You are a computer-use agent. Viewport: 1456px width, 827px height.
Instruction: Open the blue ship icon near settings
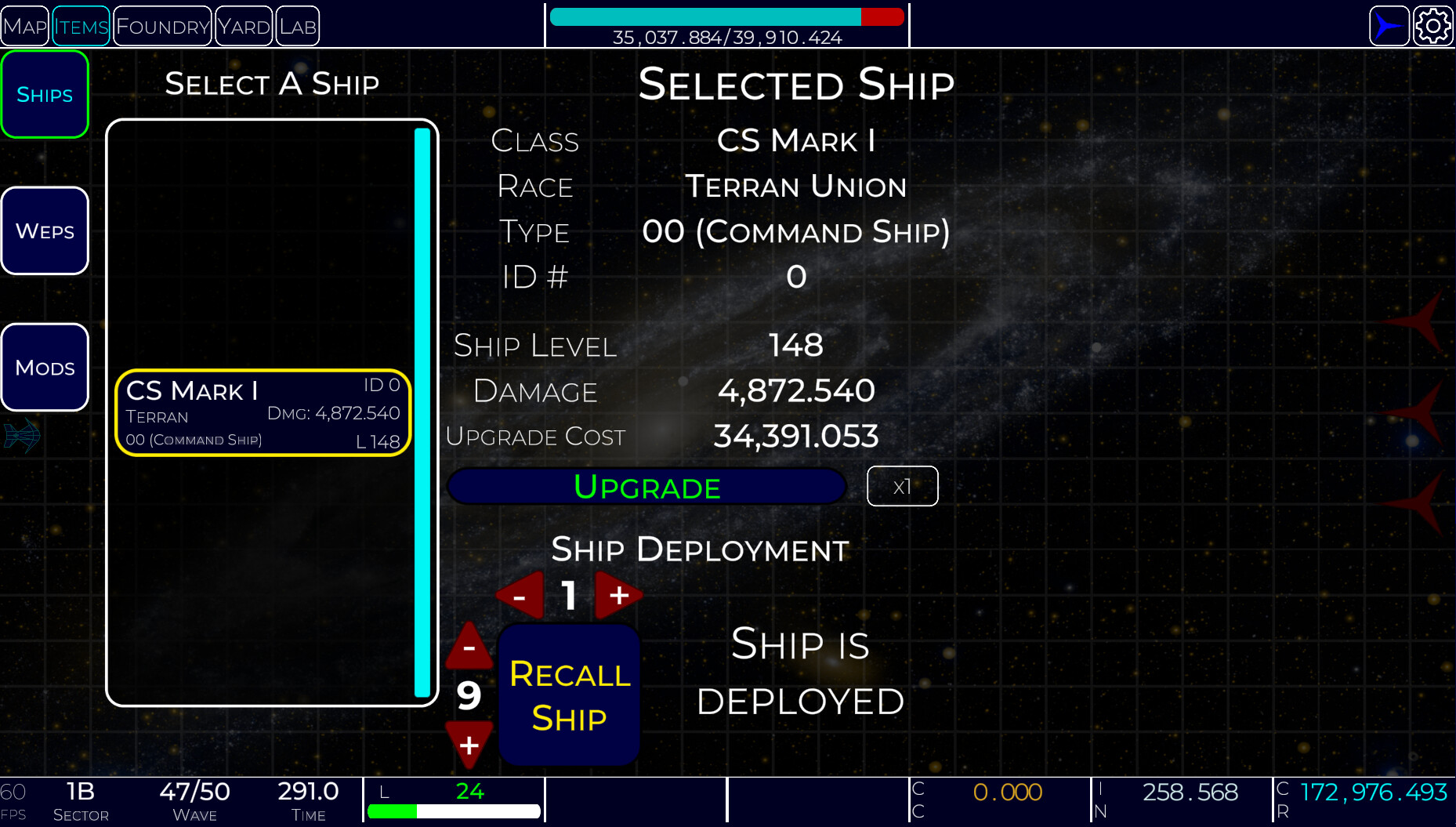(x=1388, y=25)
